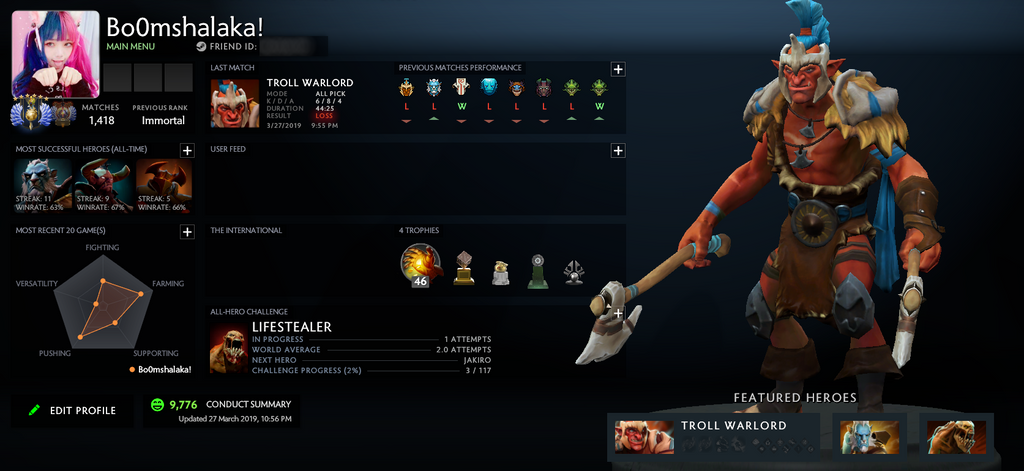Choose the Lifestealer featured hero thumbnail
Screen dimensions: 1024x471
click(x=956, y=436)
